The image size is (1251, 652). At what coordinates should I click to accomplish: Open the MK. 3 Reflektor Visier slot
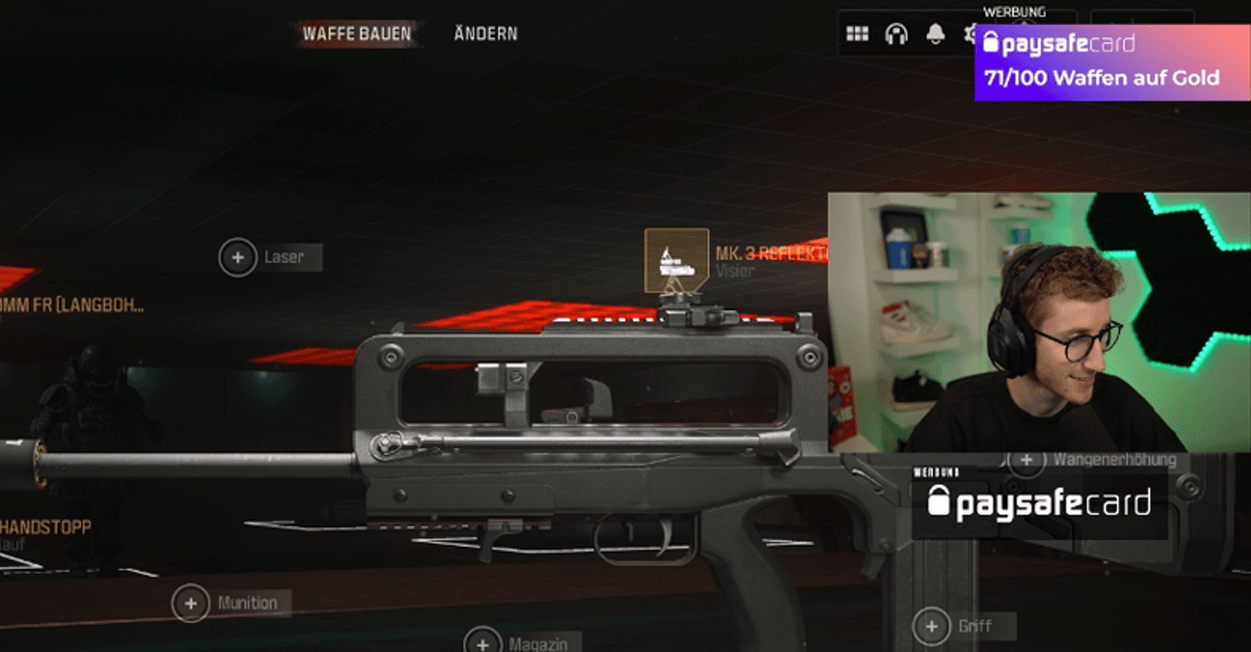[677, 261]
